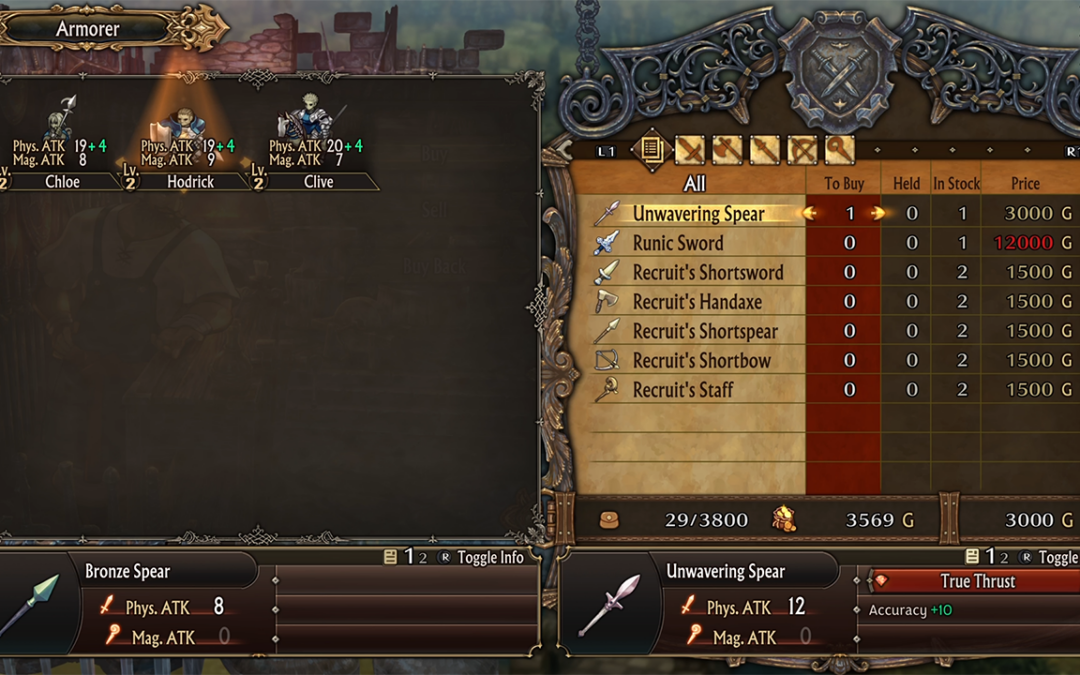Pick the Recruit's Handaxe row
The width and height of the screenshot is (1080, 675).
coord(696,302)
